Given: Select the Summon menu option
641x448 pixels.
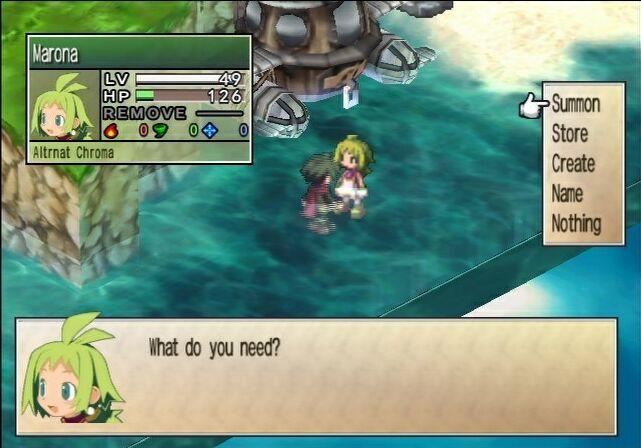Looking at the screenshot, I should tap(575, 104).
